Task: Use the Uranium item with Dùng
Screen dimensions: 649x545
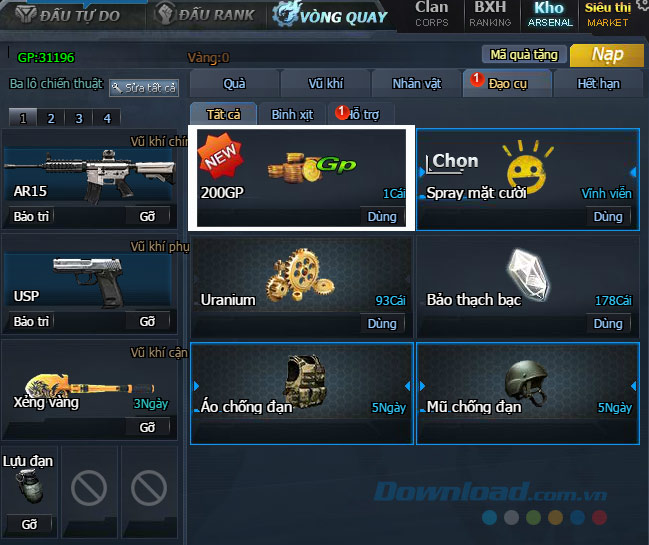Action: point(382,323)
